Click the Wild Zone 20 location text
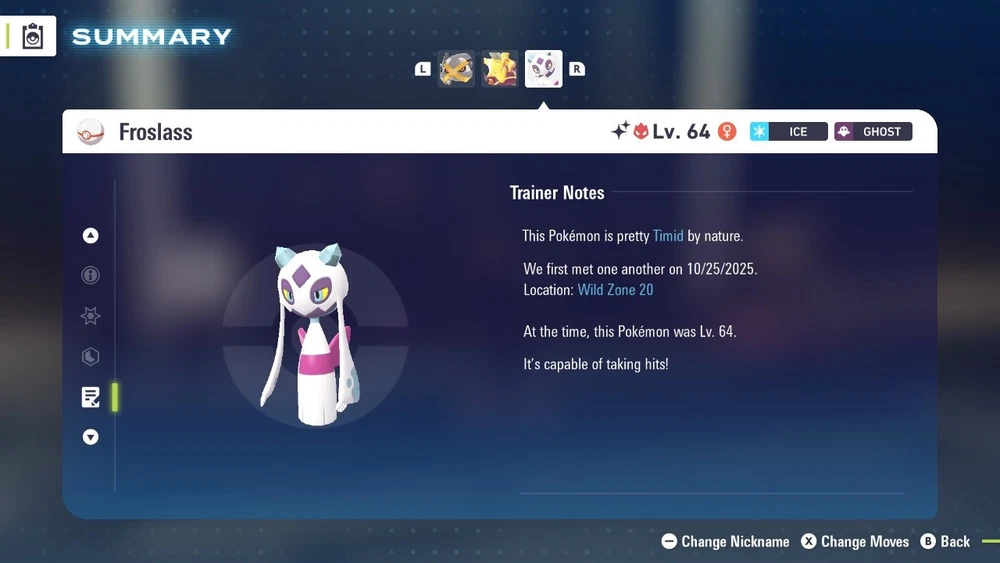Viewport: 1000px width, 563px height. pos(615,290)
